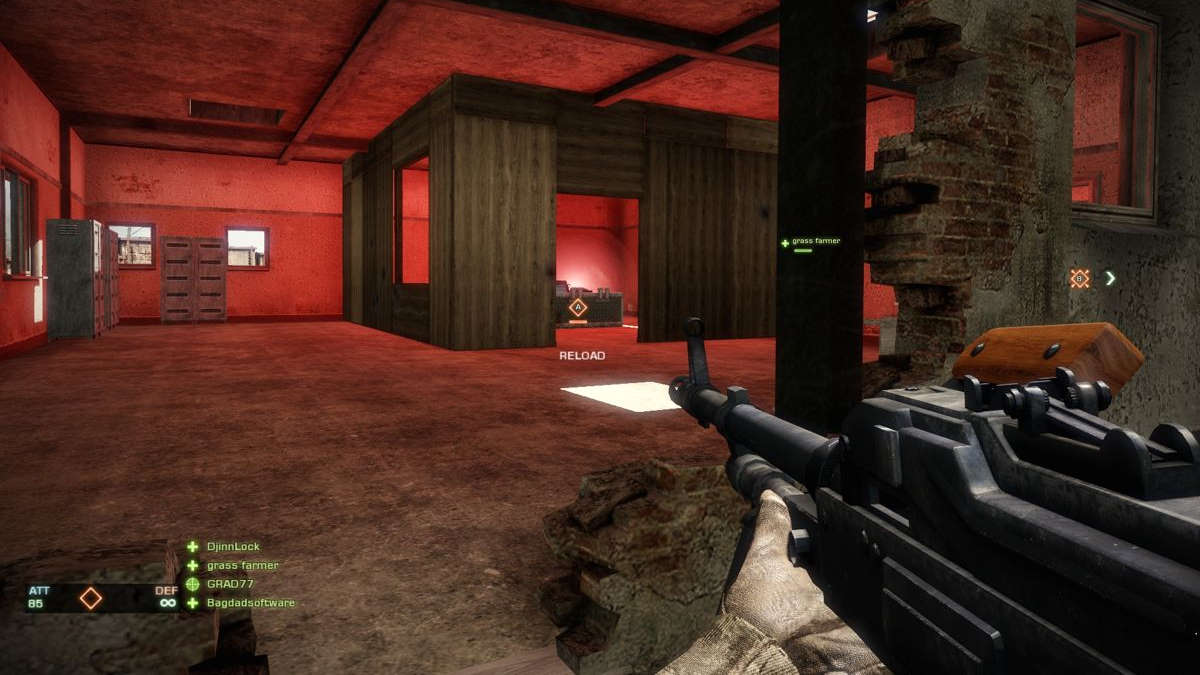This screenshot has height=675, width=1200.
Task: Pick GRAD77 from the squad list
Action: pyautogui.click(x=231, y=584)
